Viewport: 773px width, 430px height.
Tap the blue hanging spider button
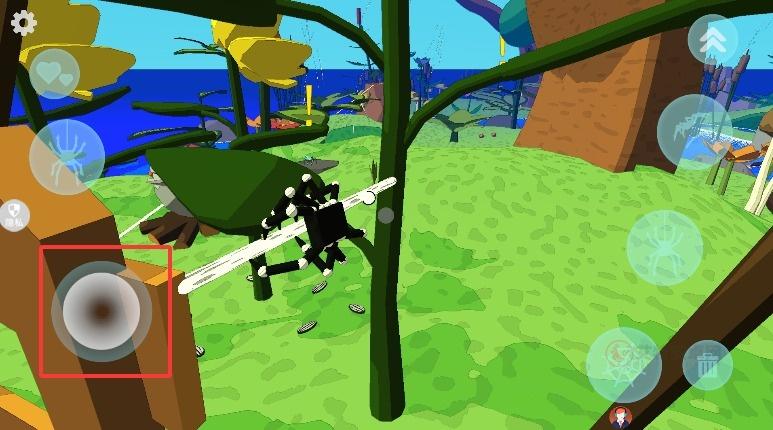pos(67,157)
